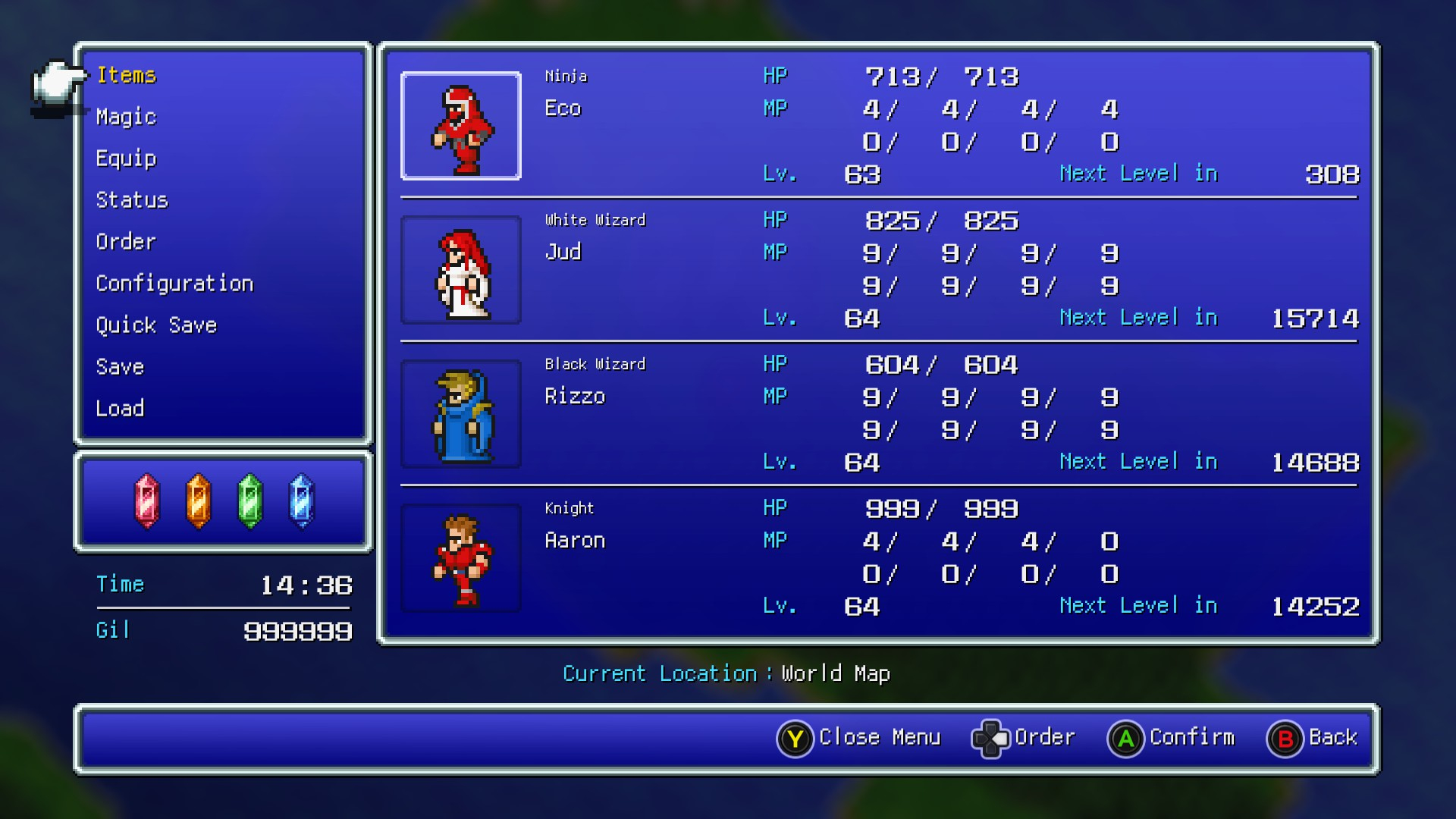Open the Equip screen
Viewport: 1456px width, 819px height.
tap(126, 158)
